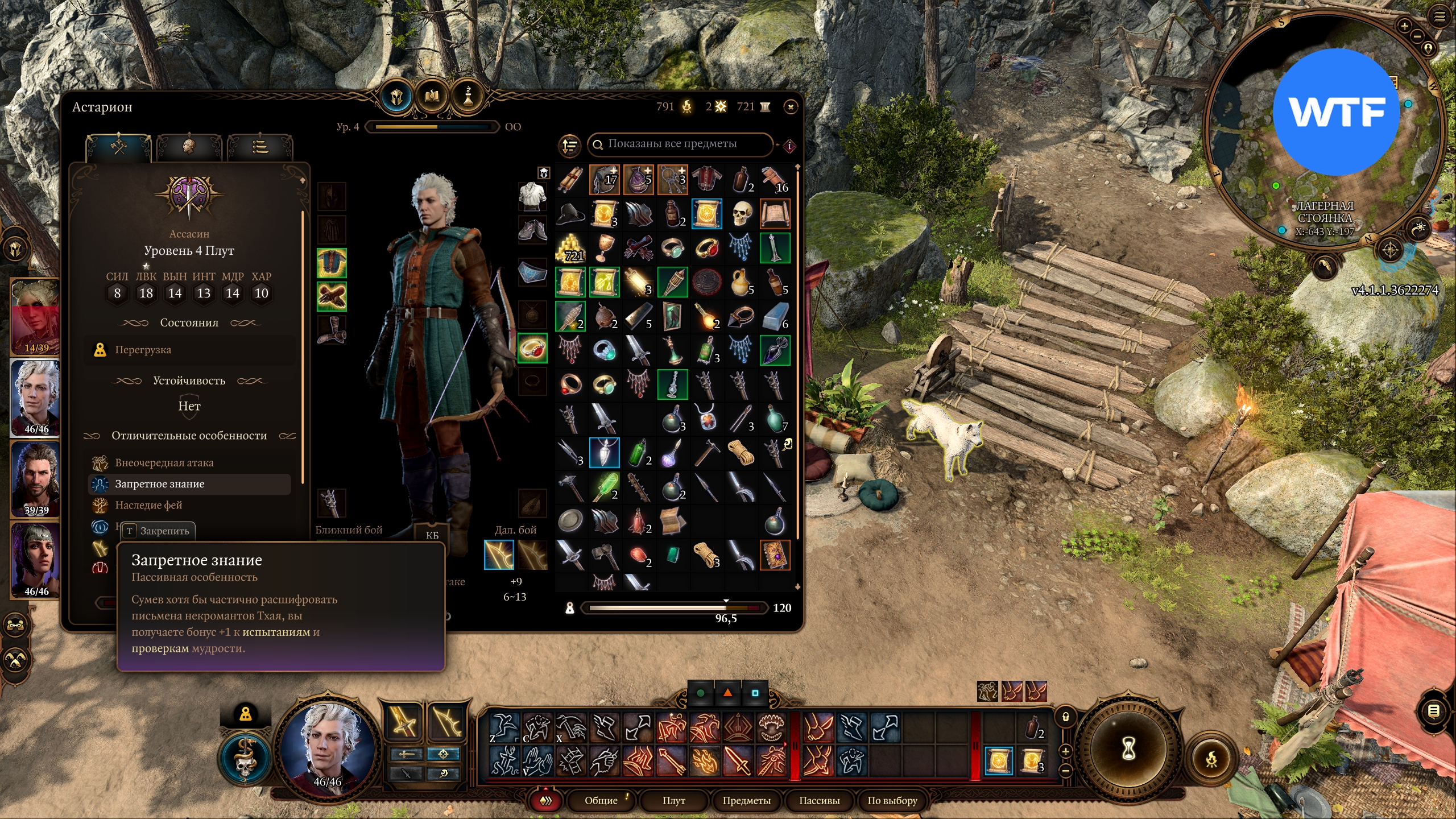Click the Перегрузка condition entry
1456x819 pixels.
tap(143, 350)
